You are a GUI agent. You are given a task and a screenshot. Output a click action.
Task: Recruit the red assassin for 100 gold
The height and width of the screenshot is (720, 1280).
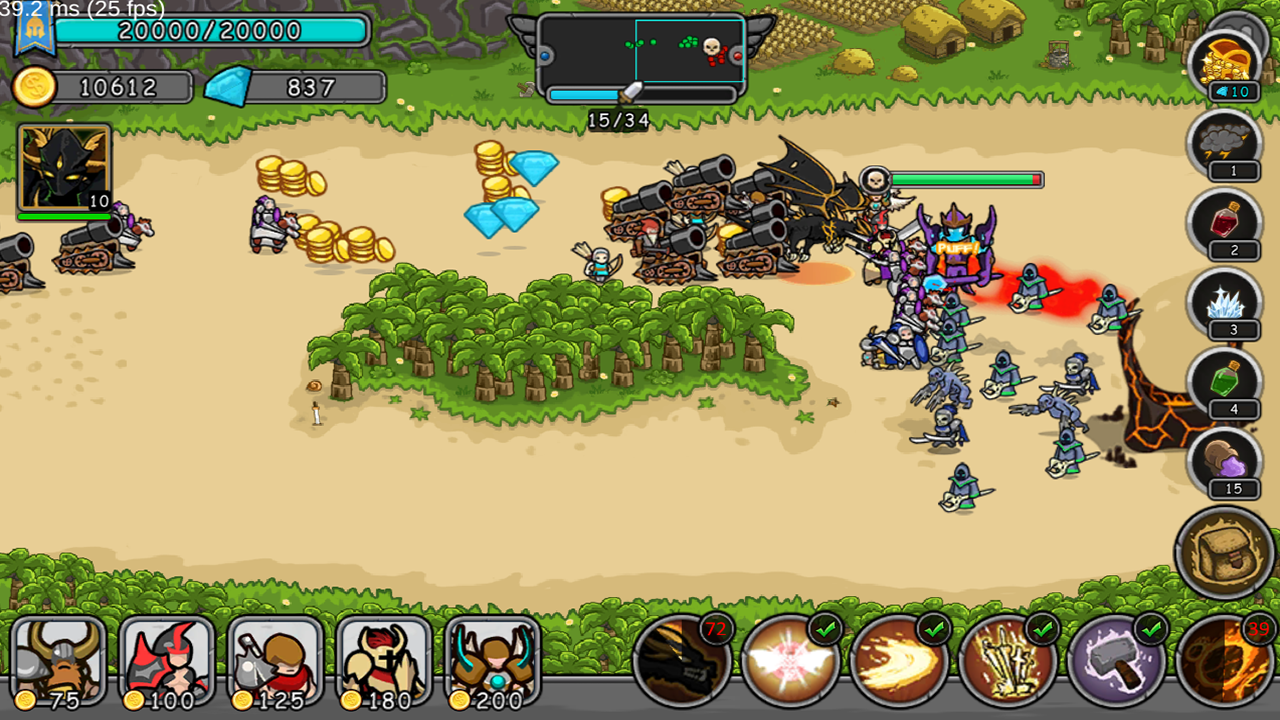[166, 660]
